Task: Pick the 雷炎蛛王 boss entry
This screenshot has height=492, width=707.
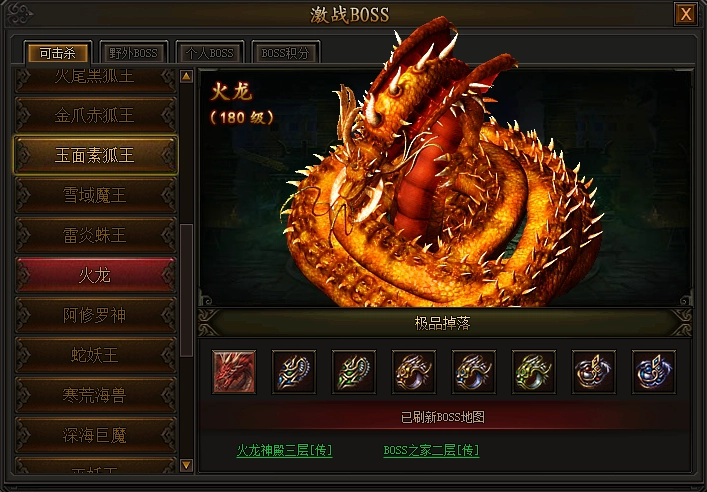Action: click(x=95, y=235)
